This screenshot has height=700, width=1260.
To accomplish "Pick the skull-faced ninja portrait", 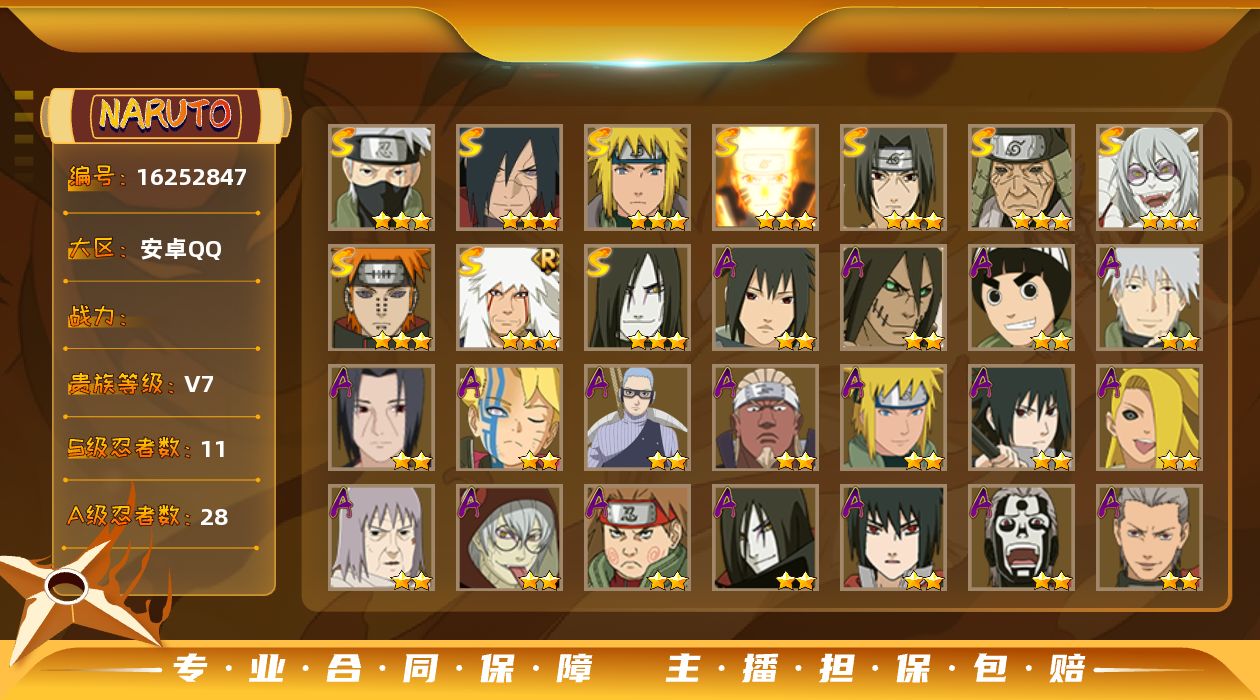I will (1022, 538).
